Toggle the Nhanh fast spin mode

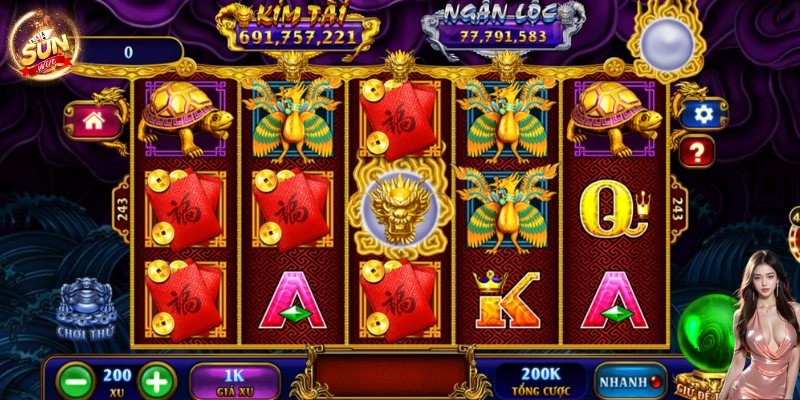[x=631, y=381]
